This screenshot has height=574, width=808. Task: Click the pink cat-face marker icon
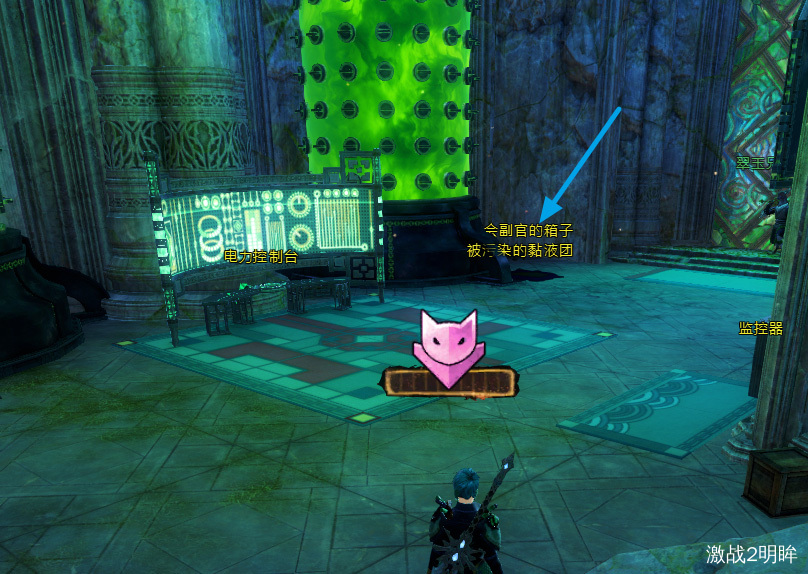pyautogui.click(x=449, y=346)
